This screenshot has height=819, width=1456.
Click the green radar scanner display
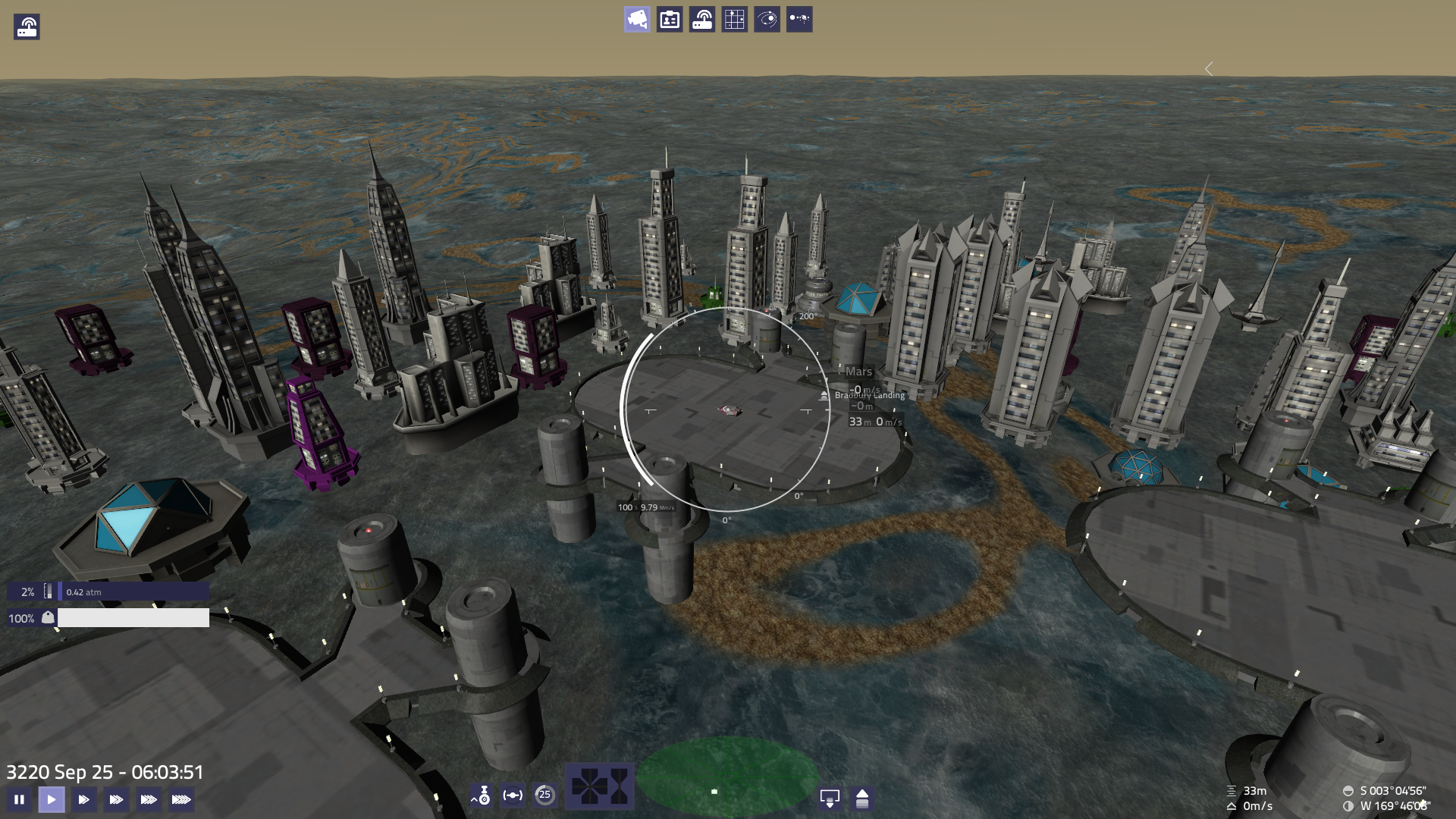tap(726, 777)
